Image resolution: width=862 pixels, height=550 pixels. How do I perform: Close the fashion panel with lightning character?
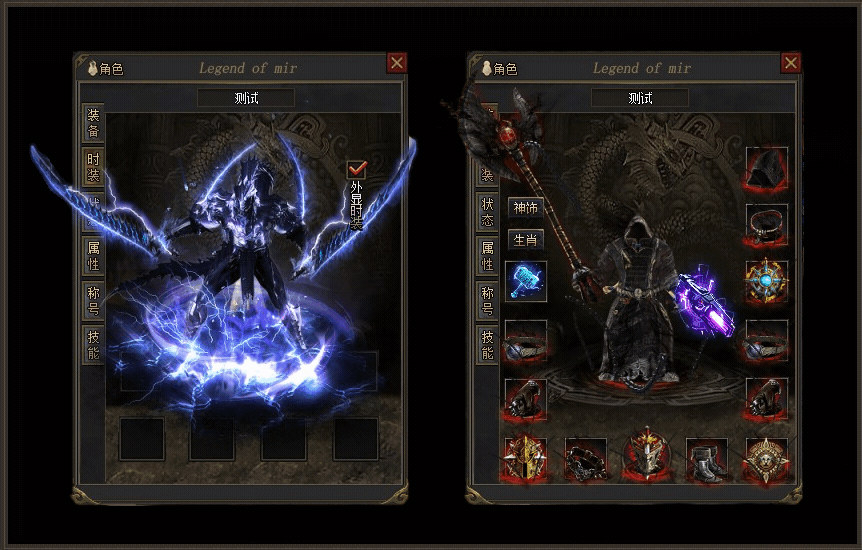397,63
